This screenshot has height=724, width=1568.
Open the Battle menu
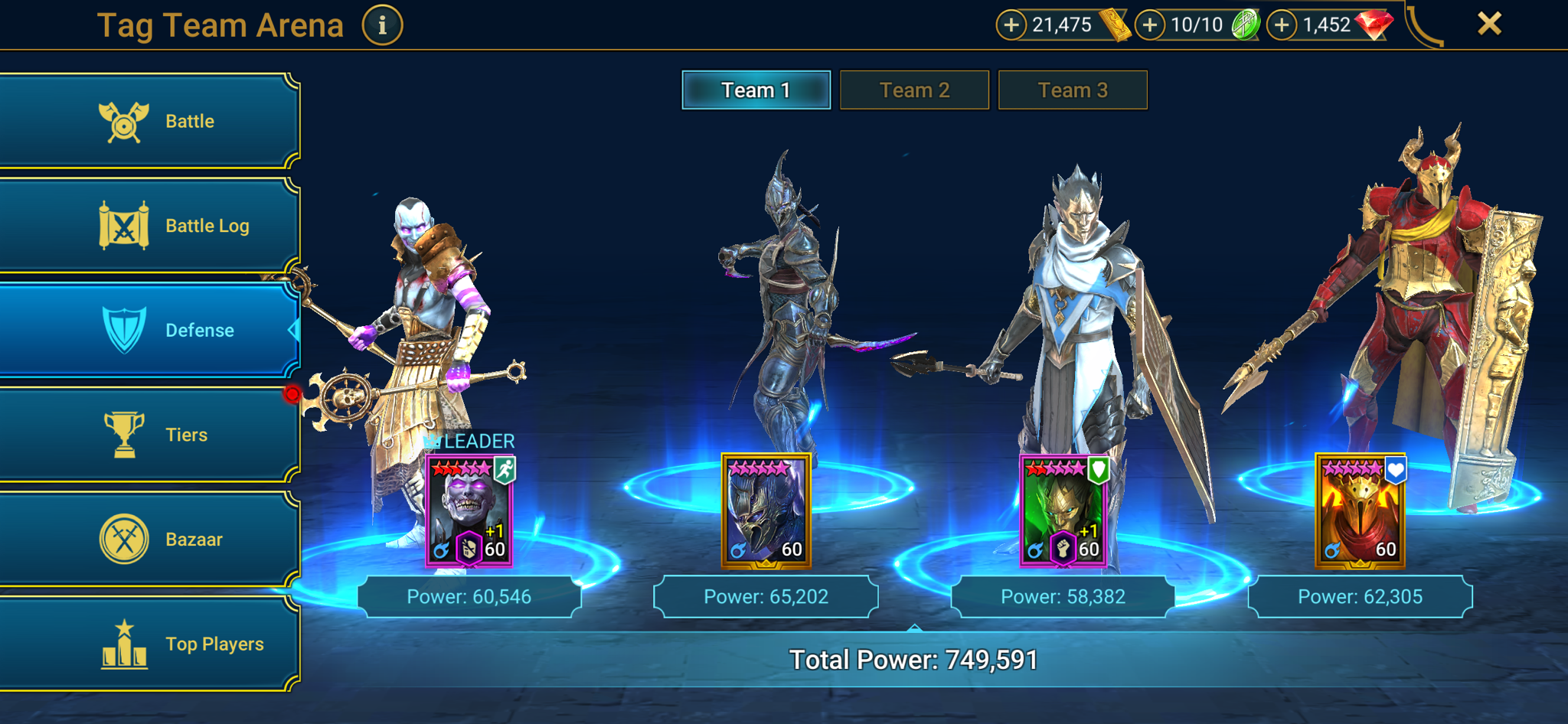149,121
